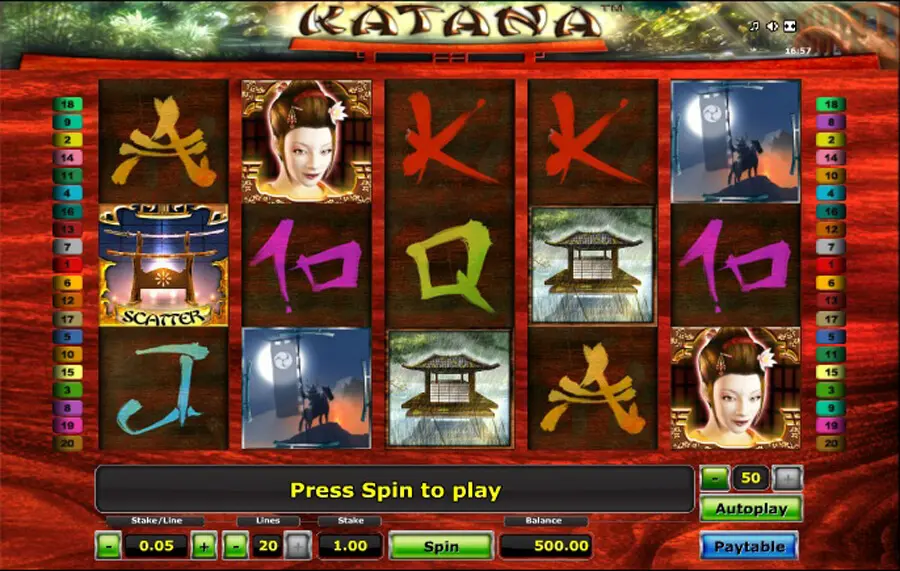Toggle the speaker sound icon
The height and width of the screenshot is (571, 900).
click(x=772, y=27)
